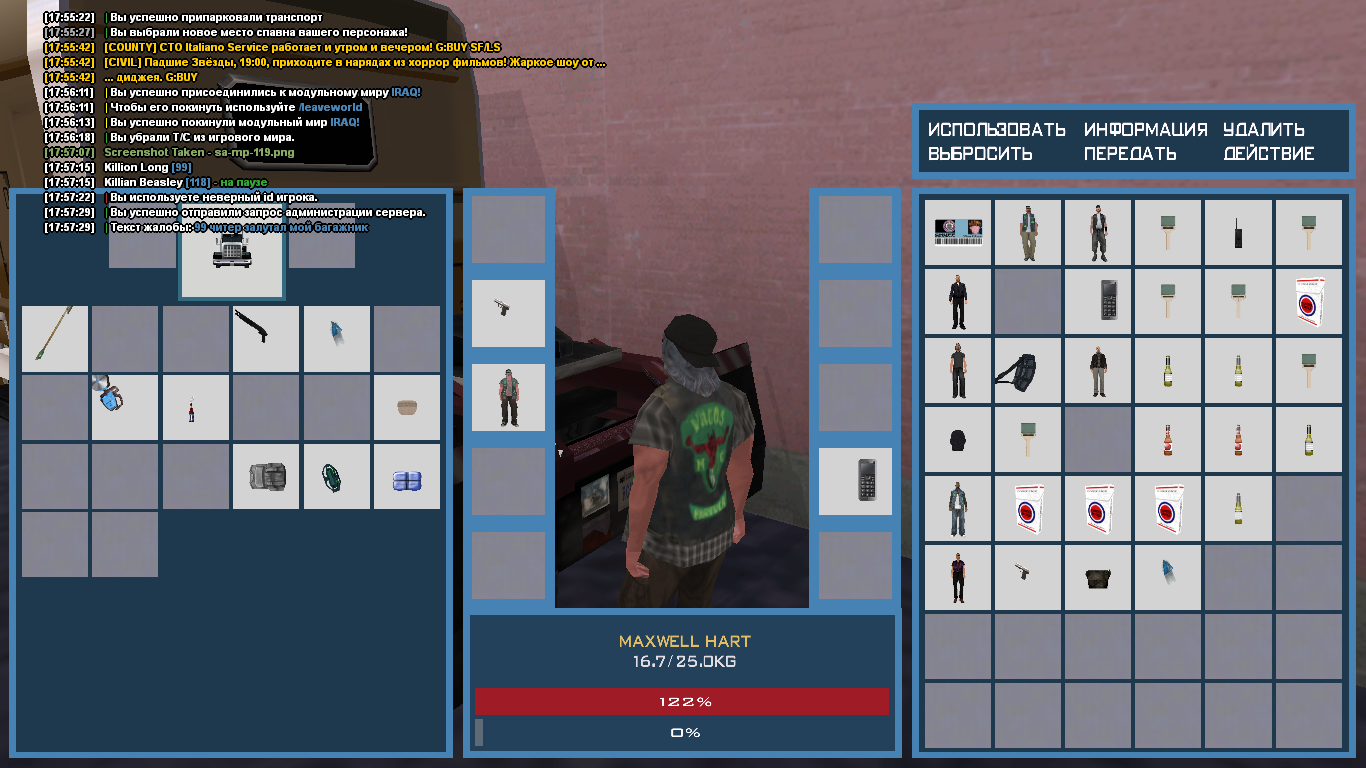Select the beige item in the trunk
This screenshot has width=1366, height=768.
pyautogui.click(x=407, y=407)
